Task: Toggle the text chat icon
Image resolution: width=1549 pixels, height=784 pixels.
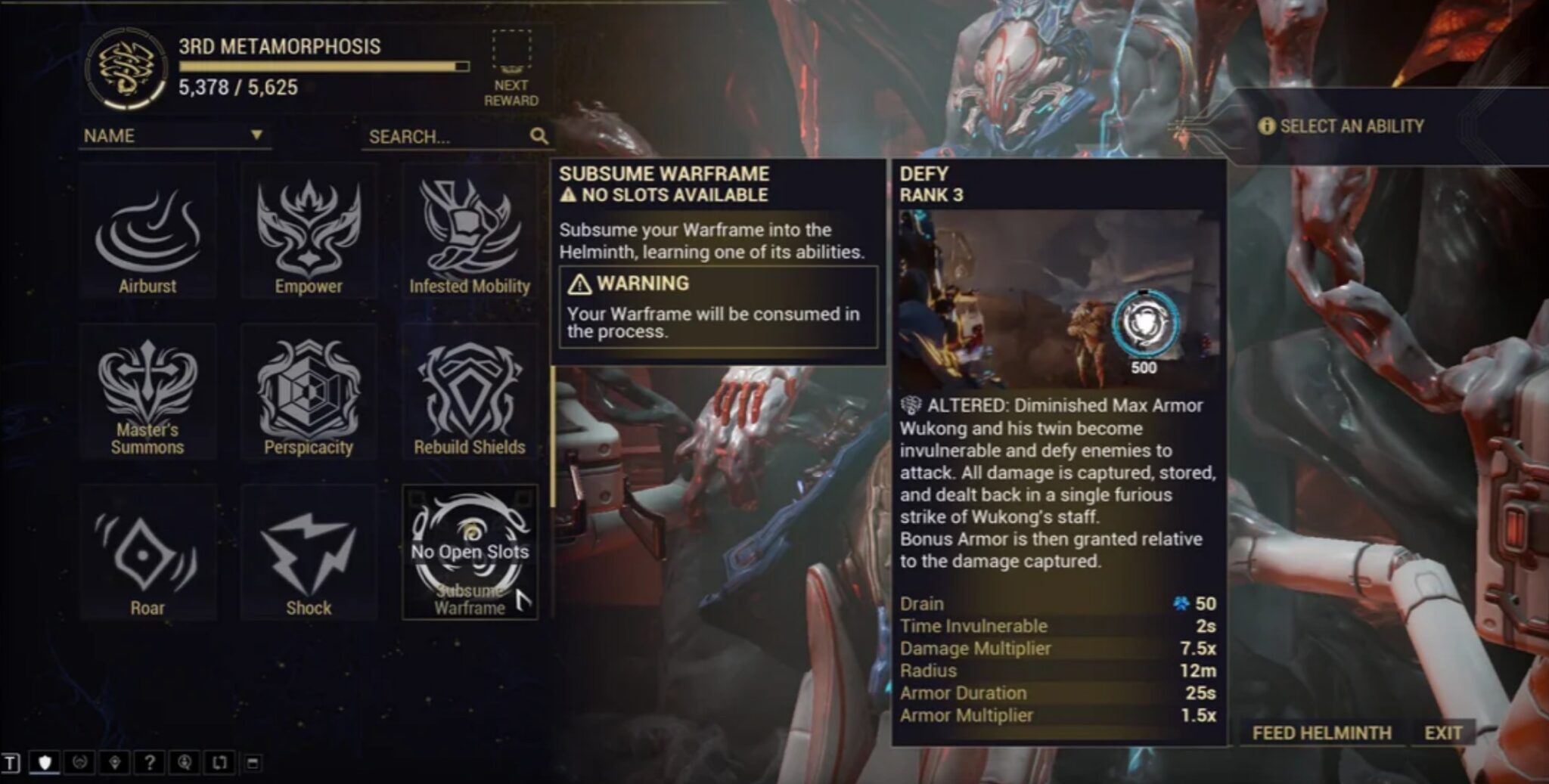Action: (x=11, y=762)
